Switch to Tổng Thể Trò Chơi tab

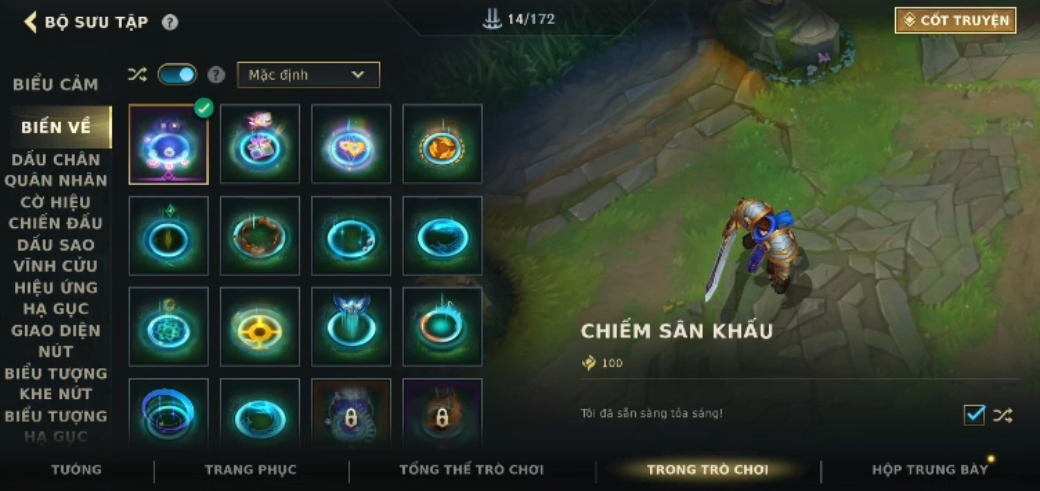pos(471,470)
